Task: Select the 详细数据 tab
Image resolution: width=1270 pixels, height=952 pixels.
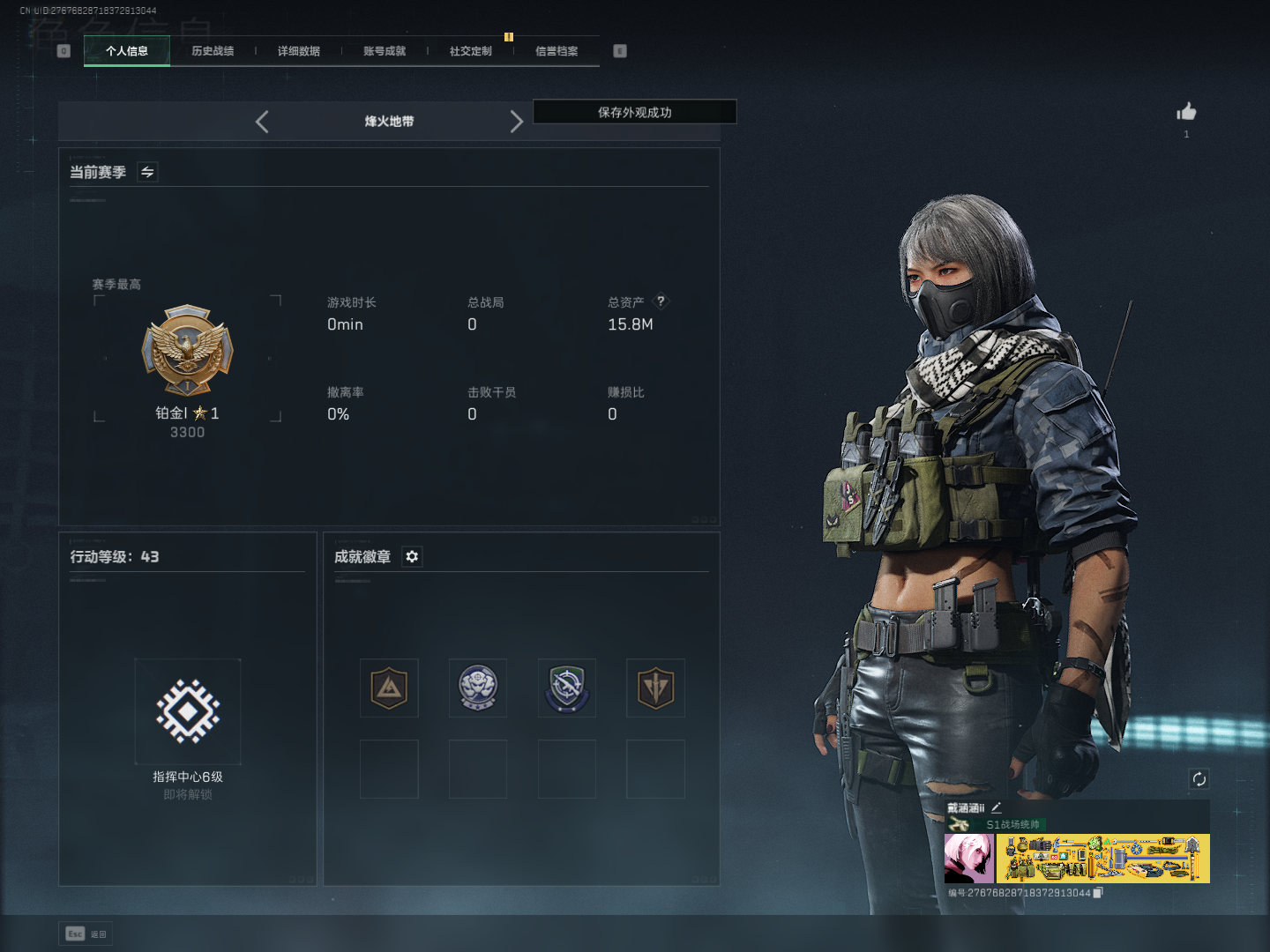Action: 299,51
